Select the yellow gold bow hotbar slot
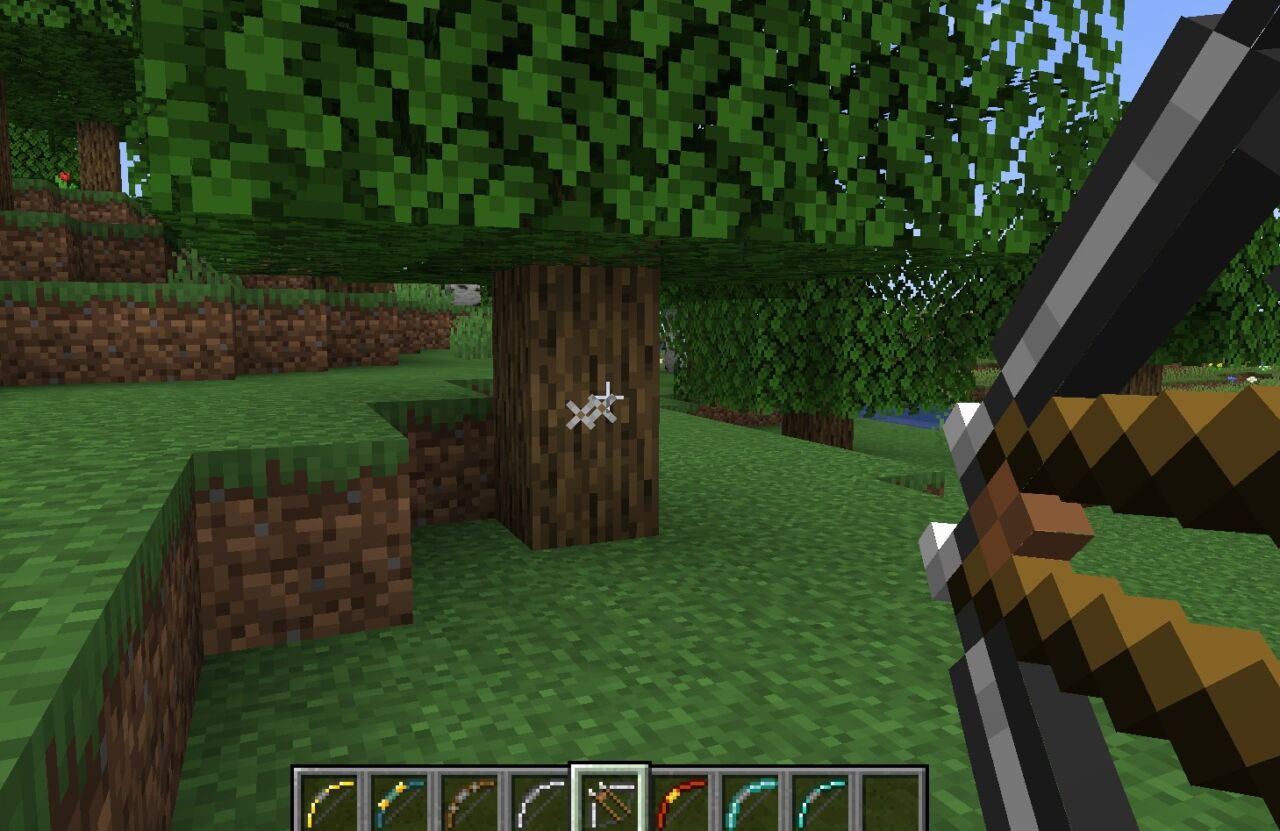This screenshot has width=1280, height=831. tap(329, 801)
